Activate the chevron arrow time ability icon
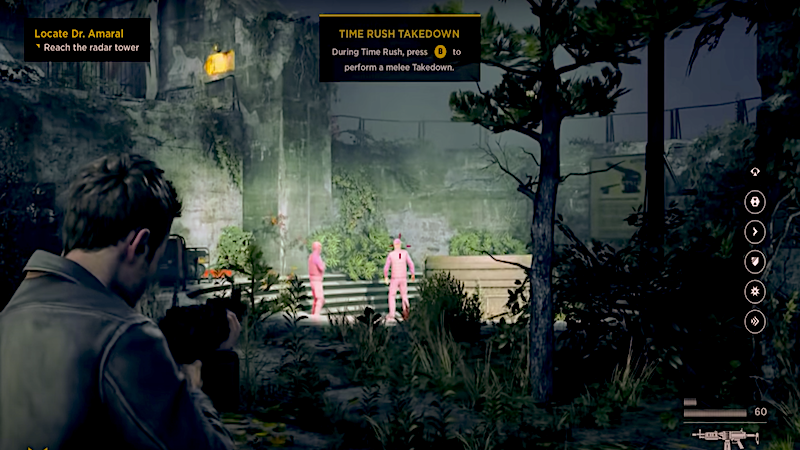 (x=755, y=231)
